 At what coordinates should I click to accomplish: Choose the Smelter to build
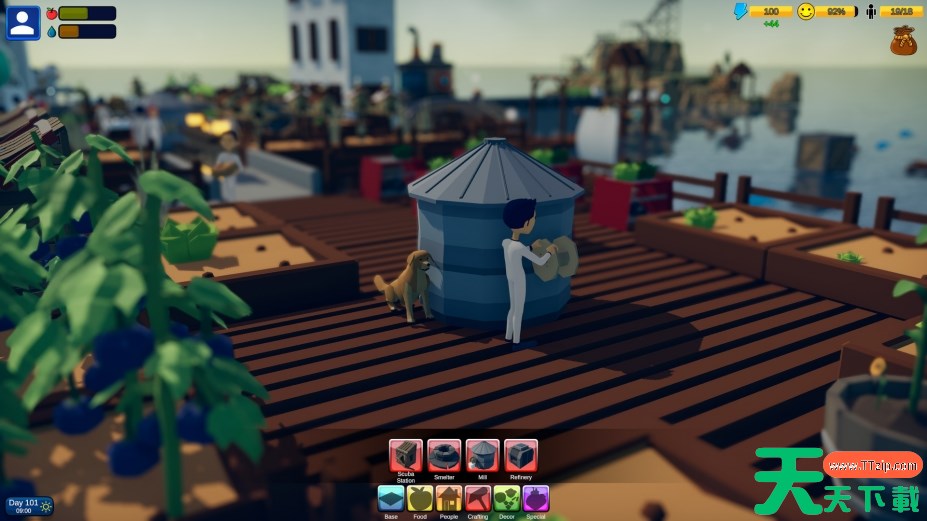[x=444, y=455]
